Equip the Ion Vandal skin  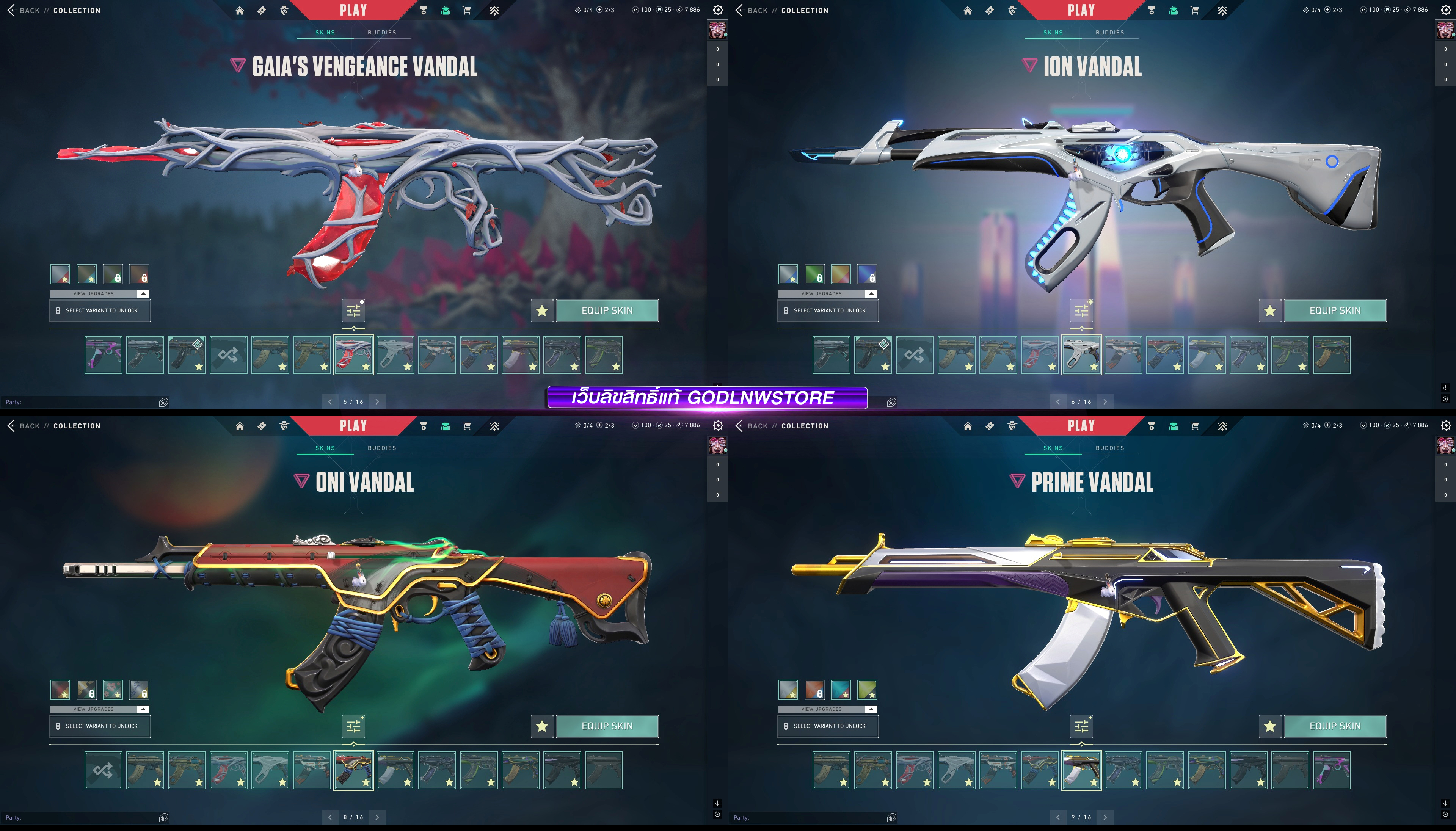point(1334,310)
